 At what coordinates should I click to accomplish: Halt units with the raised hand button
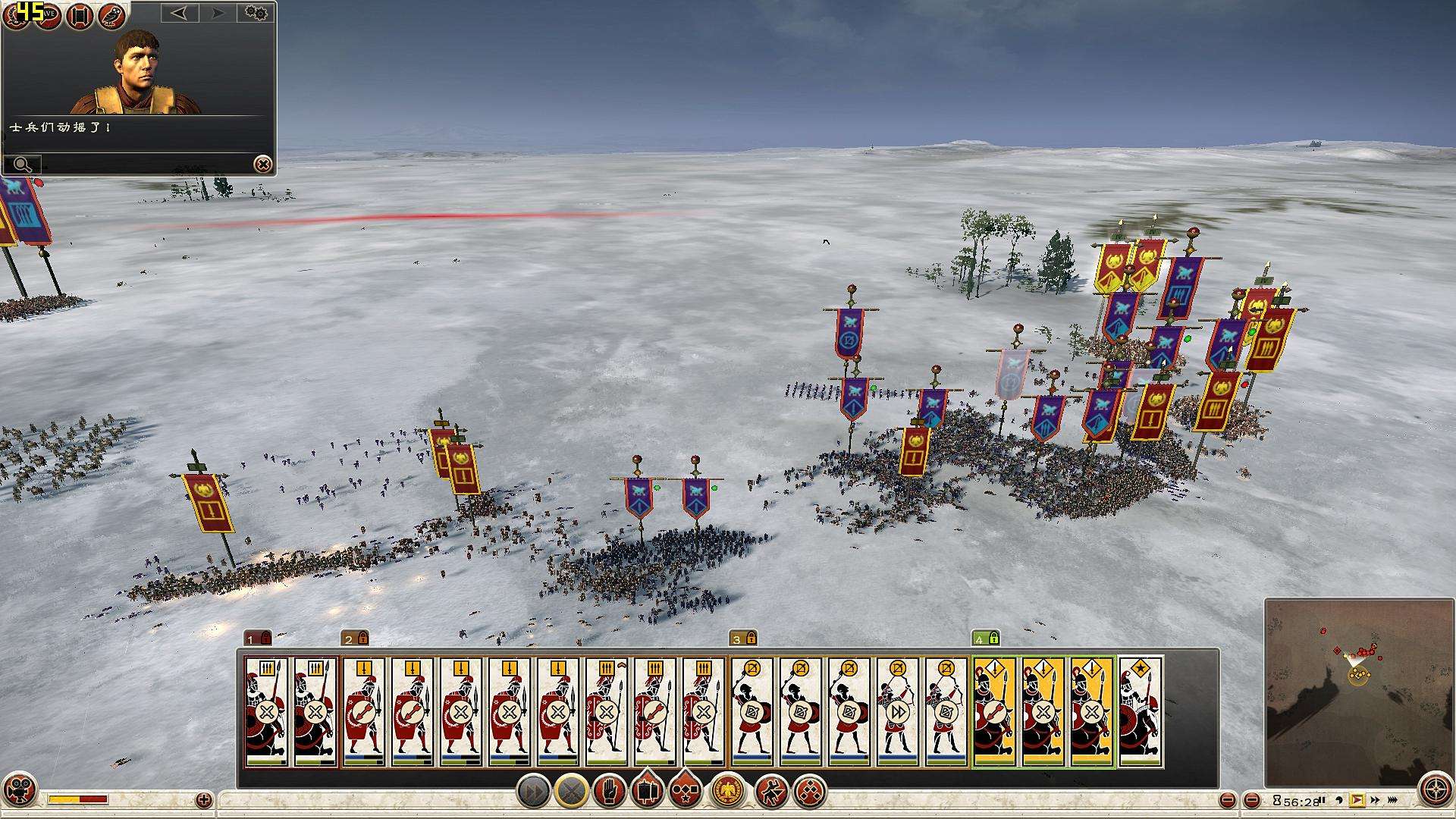(609, 792)
